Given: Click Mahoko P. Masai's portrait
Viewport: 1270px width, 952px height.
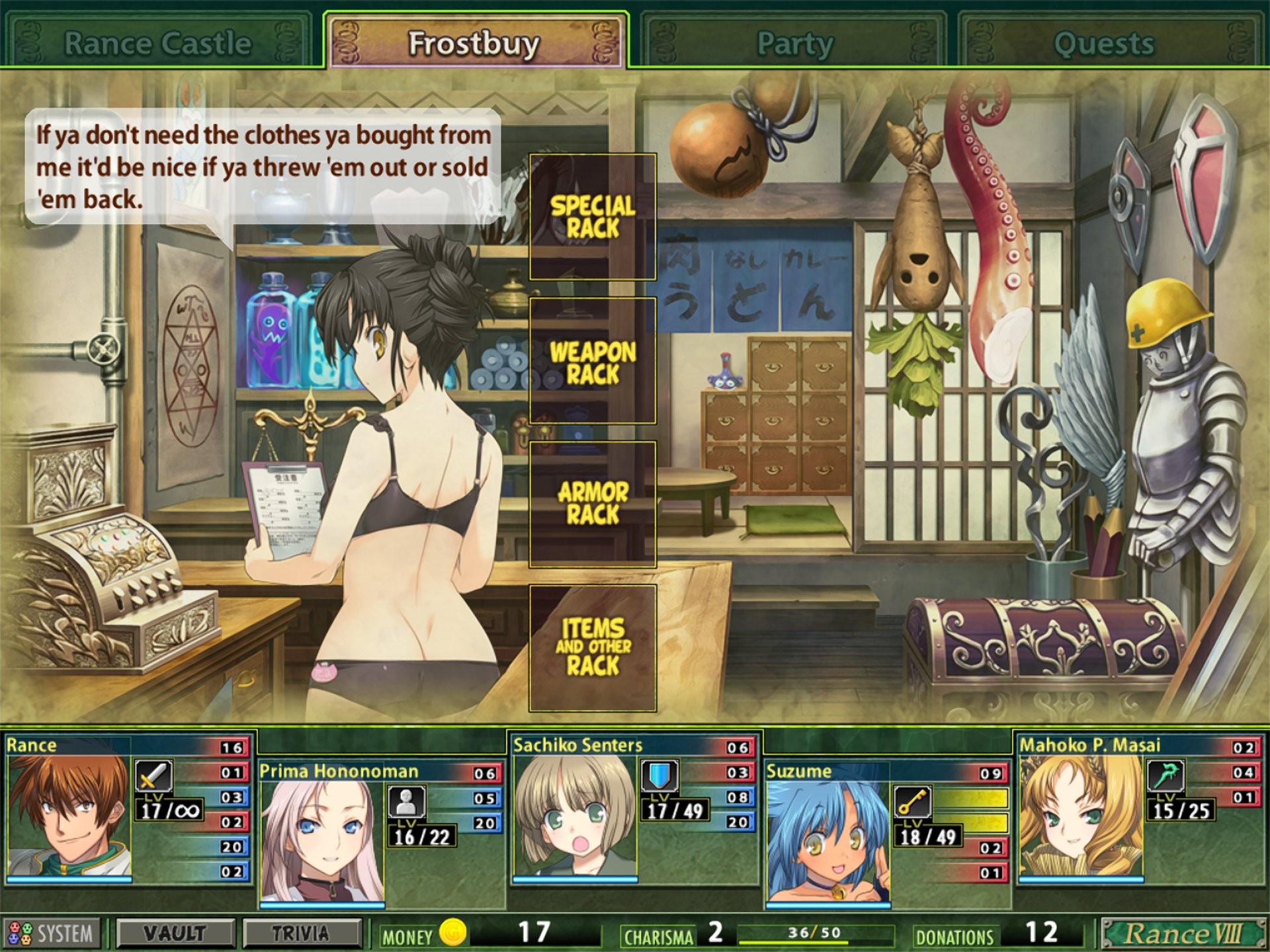Looking at the screenshot, I should click(1081, 816).
